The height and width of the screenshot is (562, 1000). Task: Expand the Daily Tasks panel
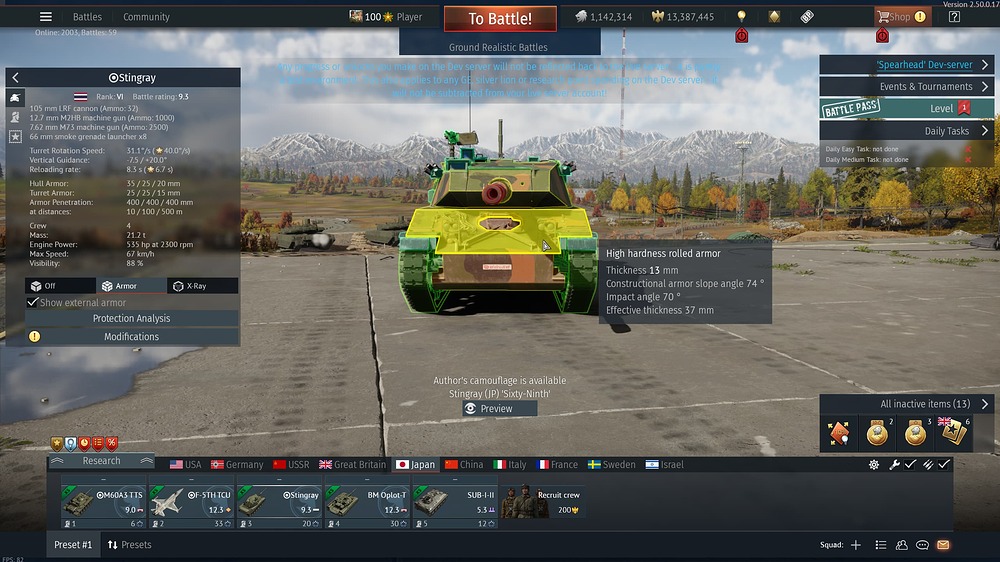(906, 131)
